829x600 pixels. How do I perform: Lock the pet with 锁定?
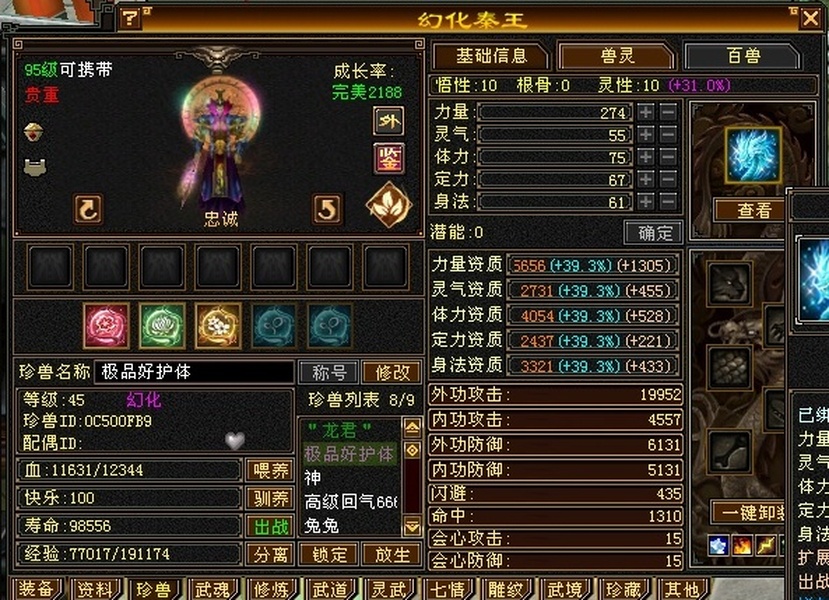click(329, 554)
